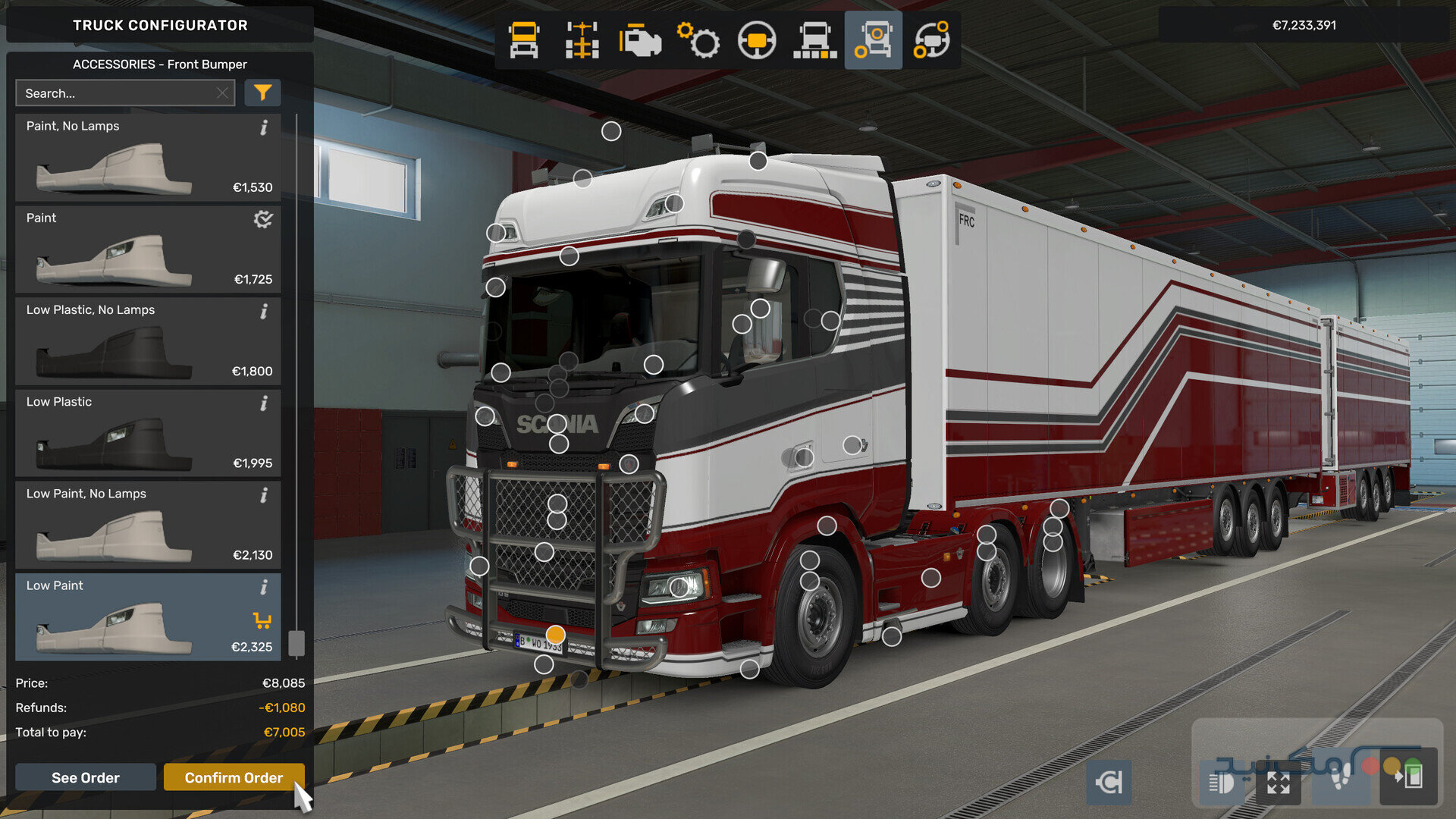1456x819 pixels.
Task: Toggle the traffic light indicator bottom right
Action: [1401, 778]
